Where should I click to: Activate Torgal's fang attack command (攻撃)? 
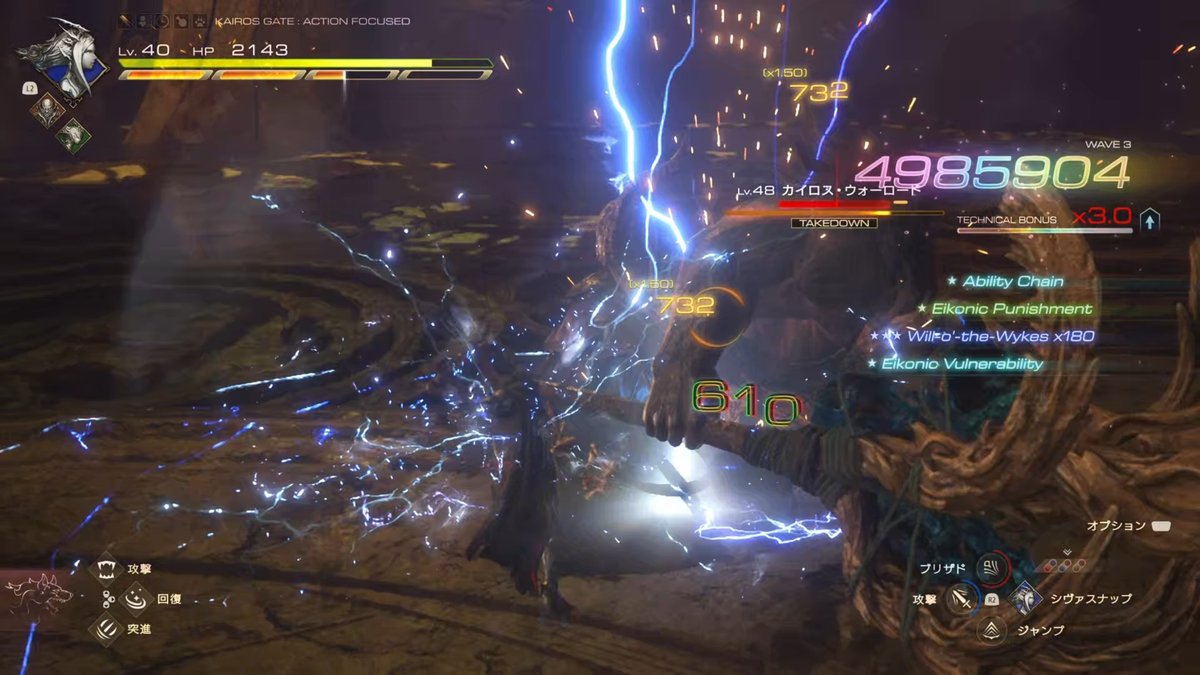[x=106, y=569]
